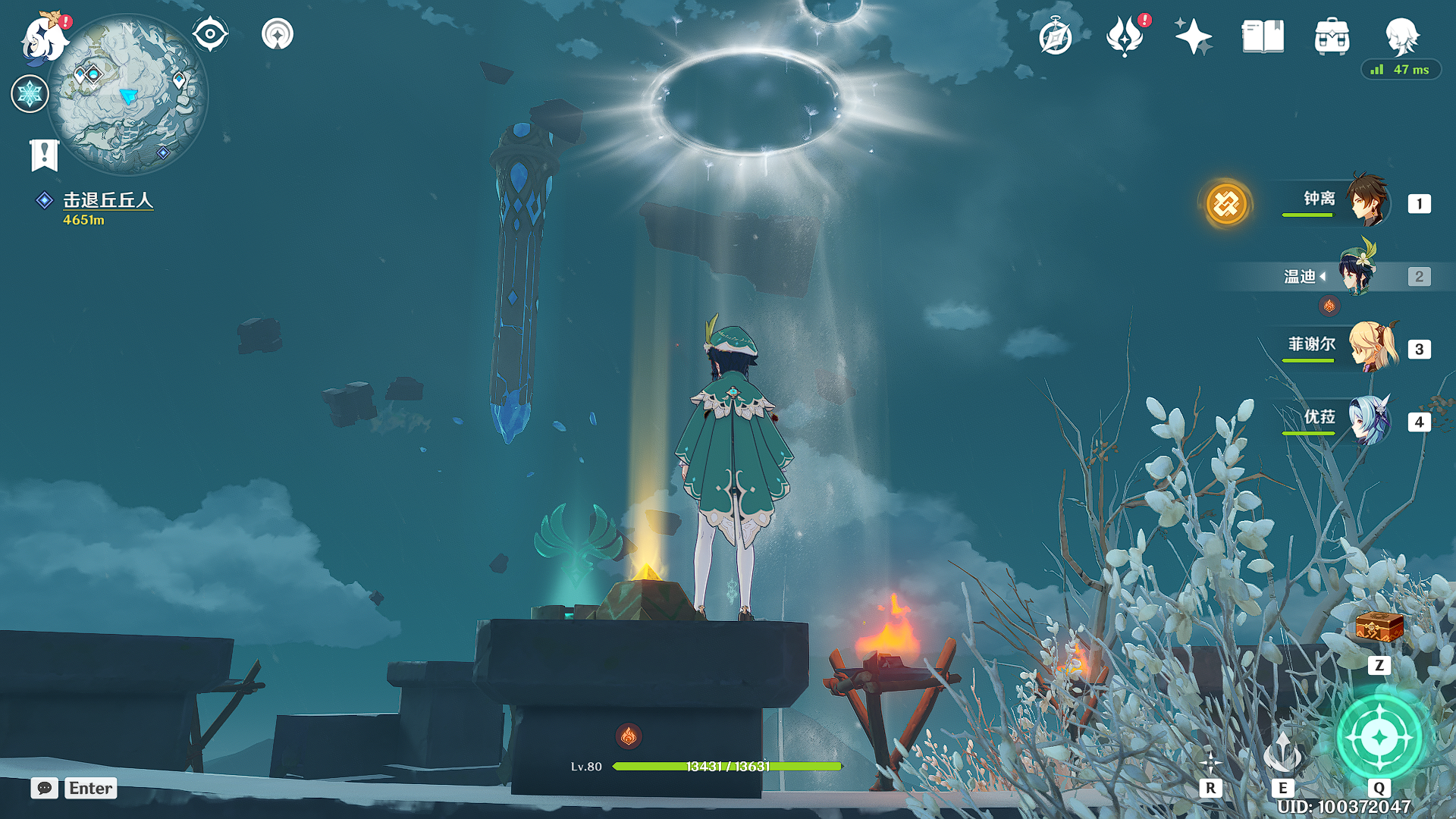Open the adventurer handbook
Image resolution: width=1456 pixels, height=819 pixels.
pyautogui.click(x=1263, y=36)
